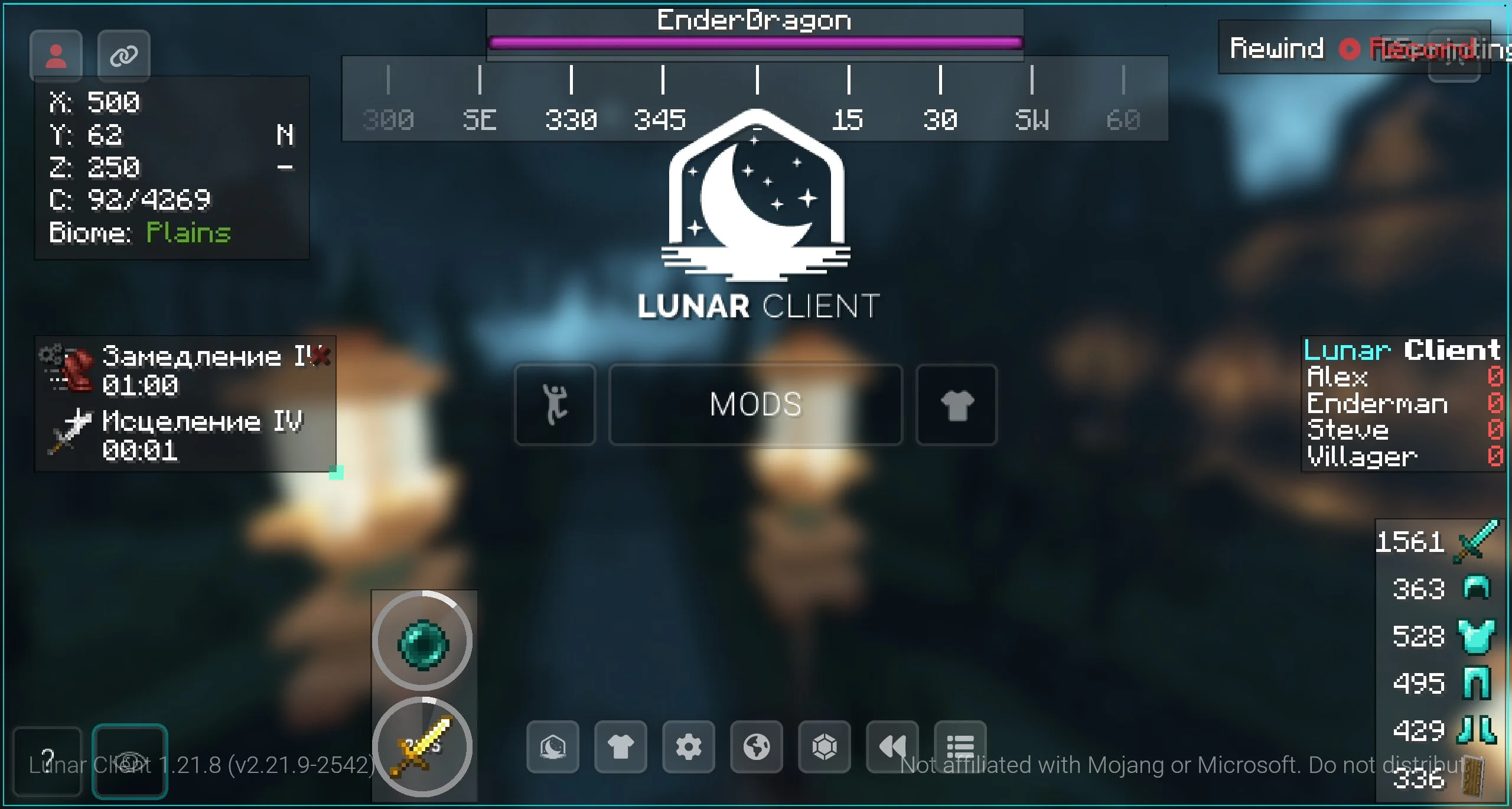Image resolution: width=1512 pixels, height=809 pixels.
Task: Select the globe icon in bottom toolbar
Action: (x=756, y=747)
